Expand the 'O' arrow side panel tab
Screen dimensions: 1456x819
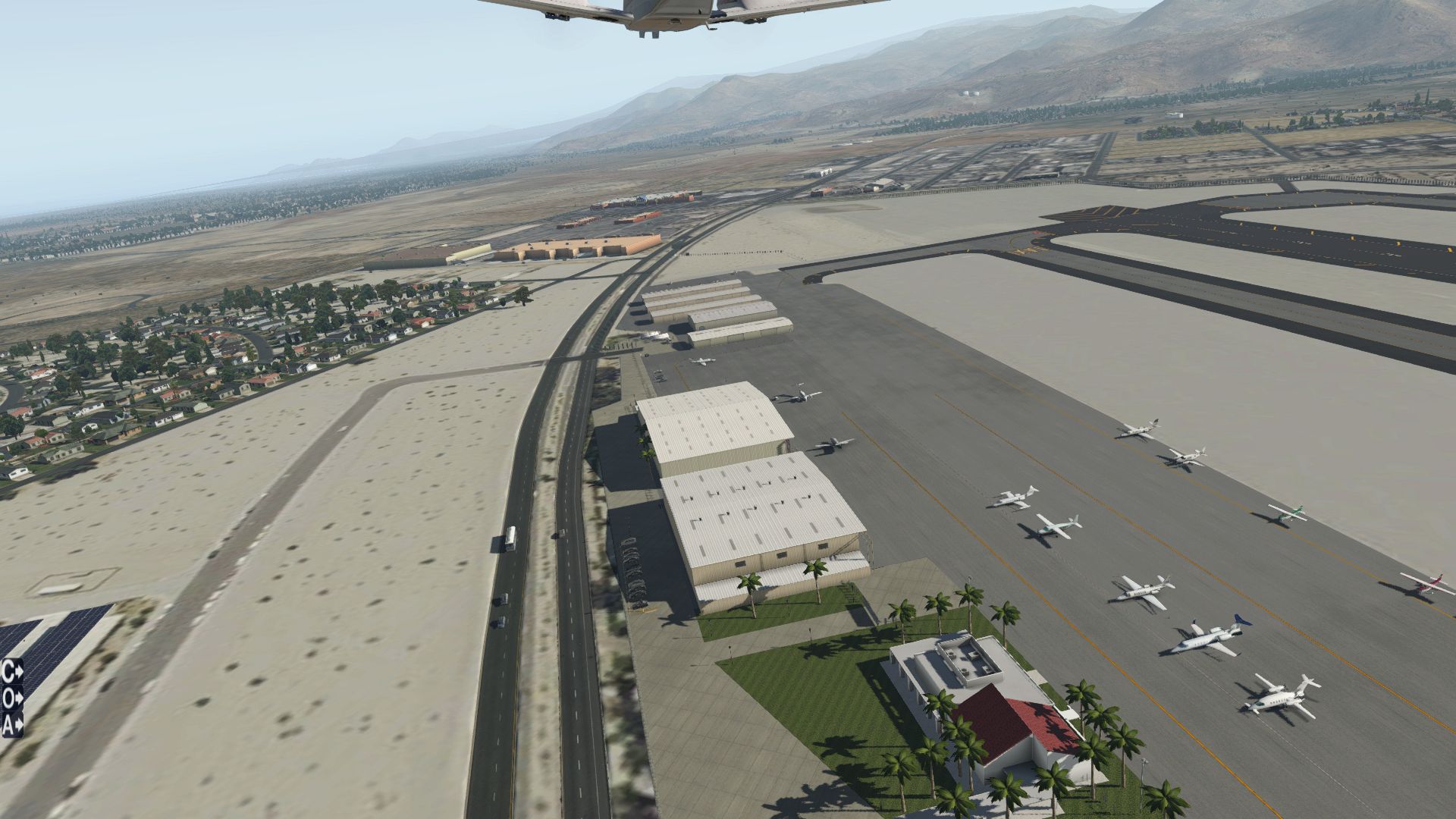pos(11,698)
